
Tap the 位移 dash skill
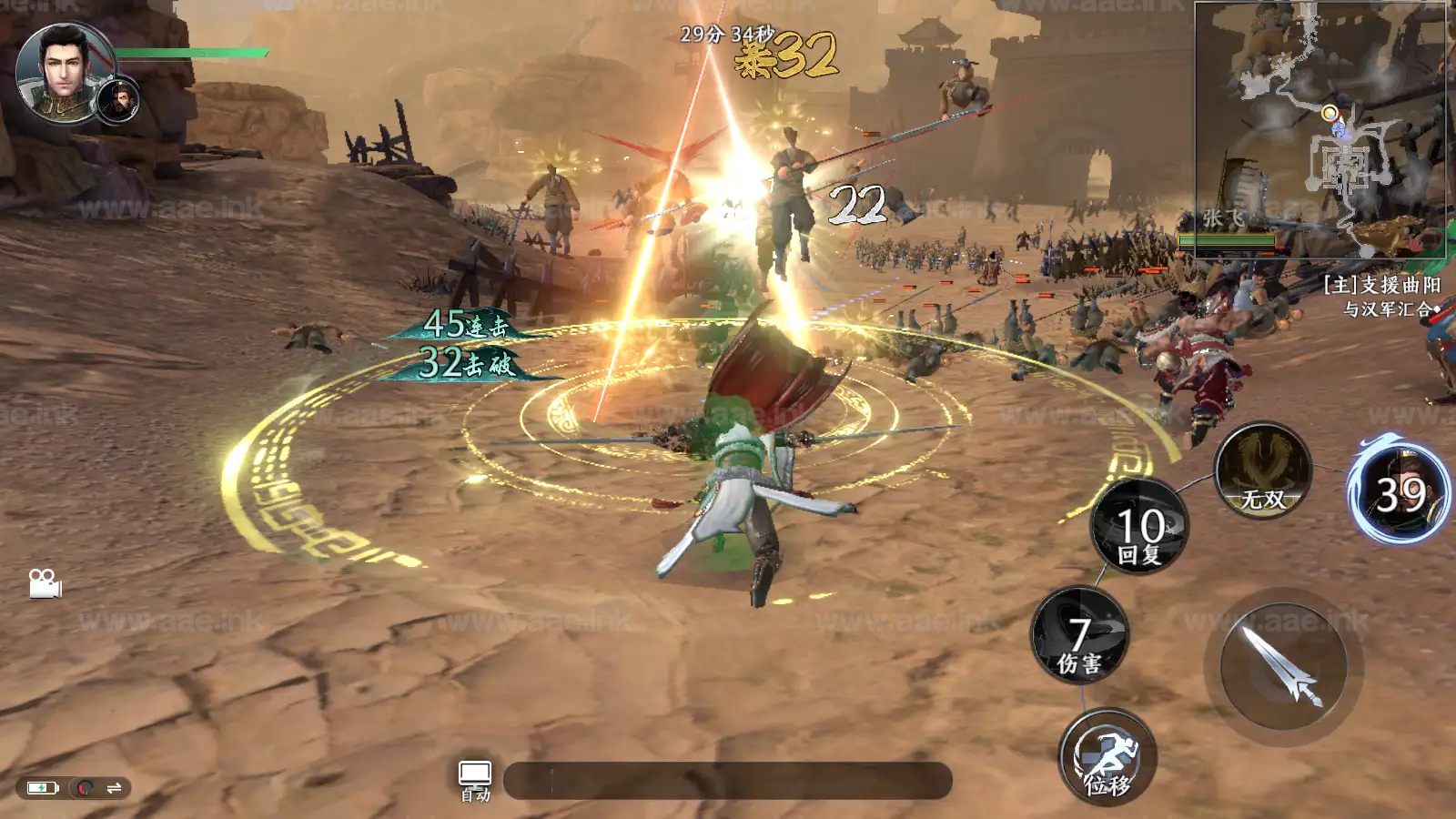pyautogui.click(x=1107, y=757)
